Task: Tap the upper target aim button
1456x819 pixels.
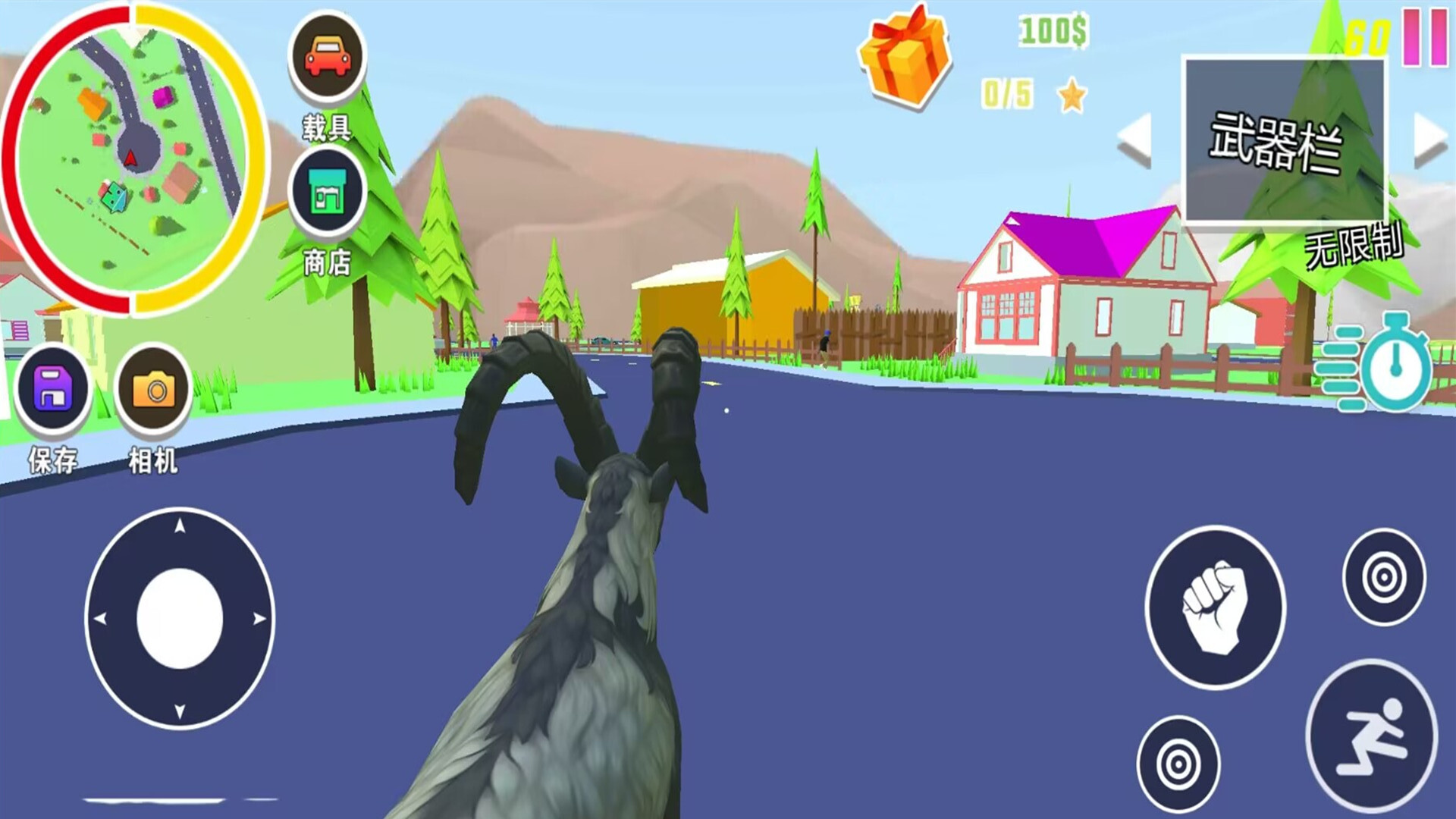Action: point(1383,577)
